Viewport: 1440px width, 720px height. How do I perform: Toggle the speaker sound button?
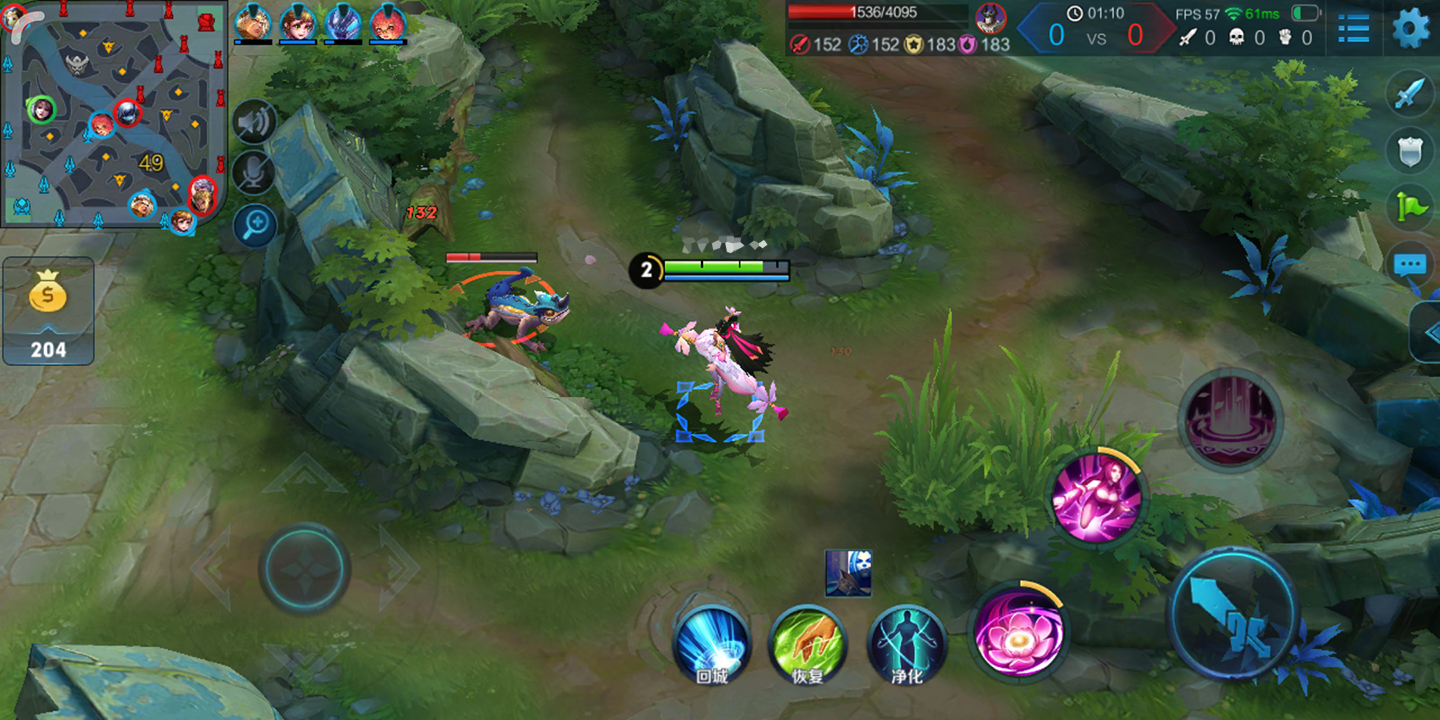pos(254,123)
